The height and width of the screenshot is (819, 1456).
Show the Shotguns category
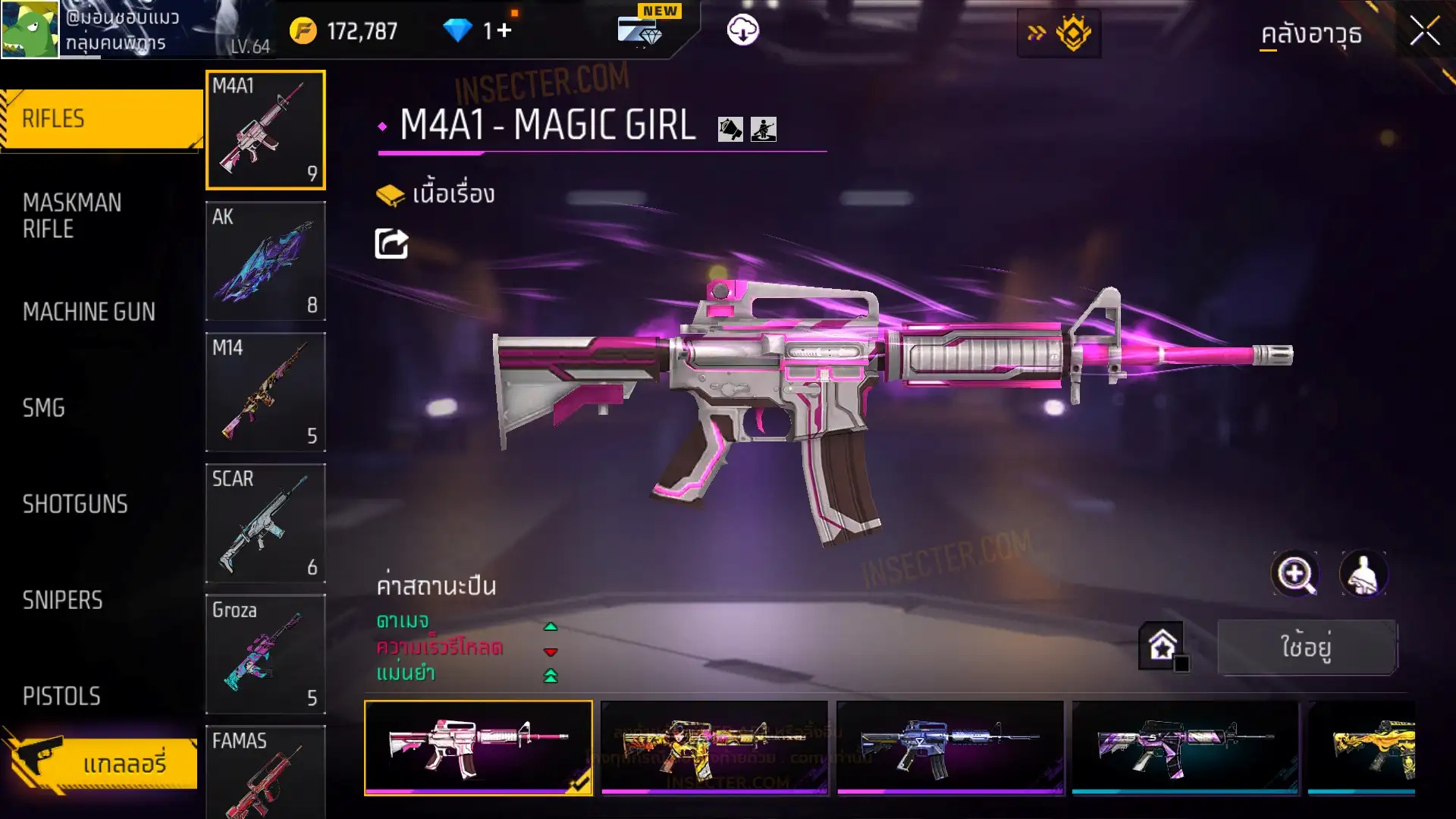[x=75, y=504]
